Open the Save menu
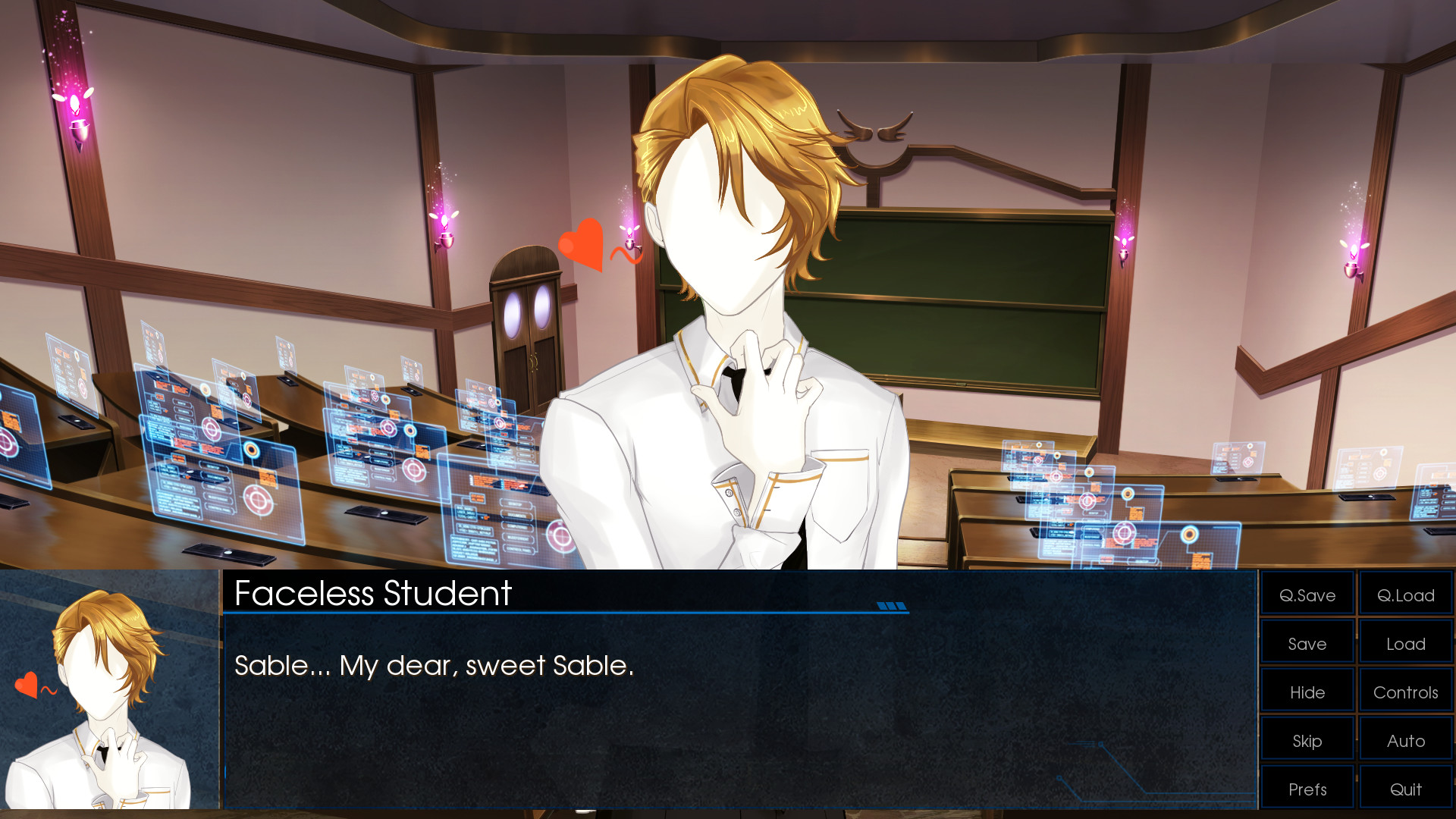The width and height of the screenshot is (1456, 819). coord(1307,644)
